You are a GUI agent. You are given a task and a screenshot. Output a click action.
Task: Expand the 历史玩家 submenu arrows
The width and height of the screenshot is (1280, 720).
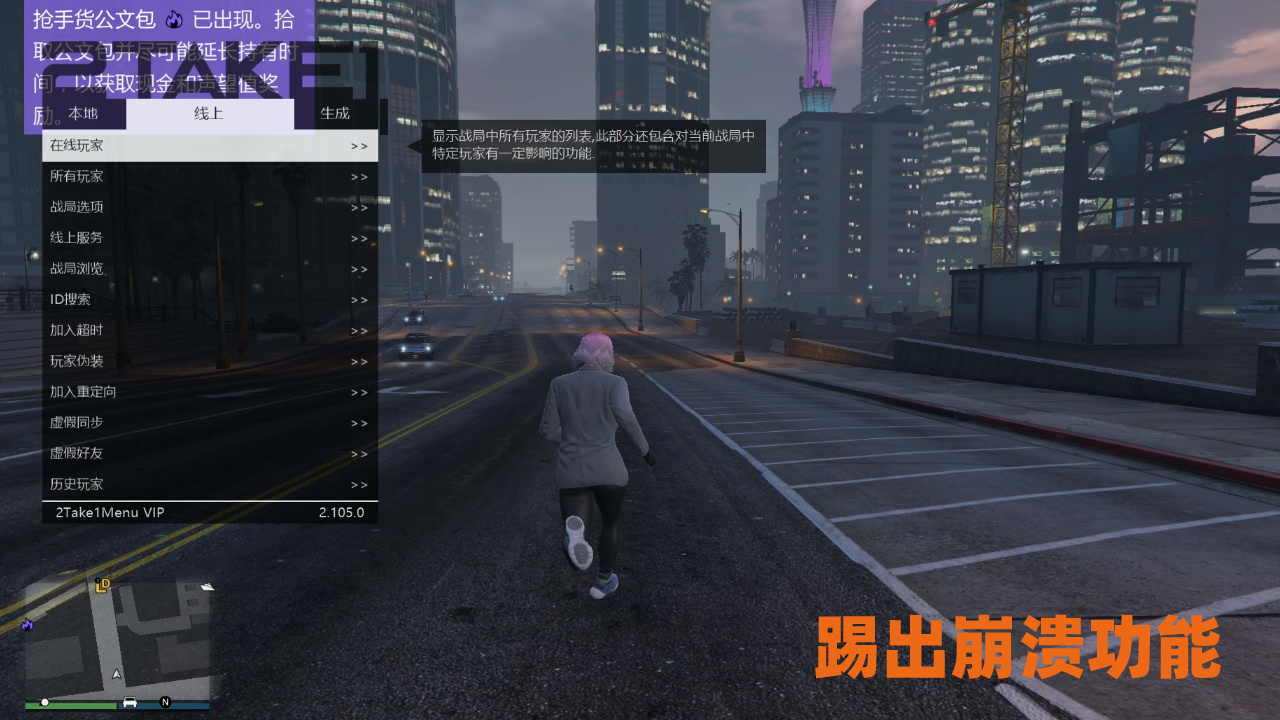359,484
